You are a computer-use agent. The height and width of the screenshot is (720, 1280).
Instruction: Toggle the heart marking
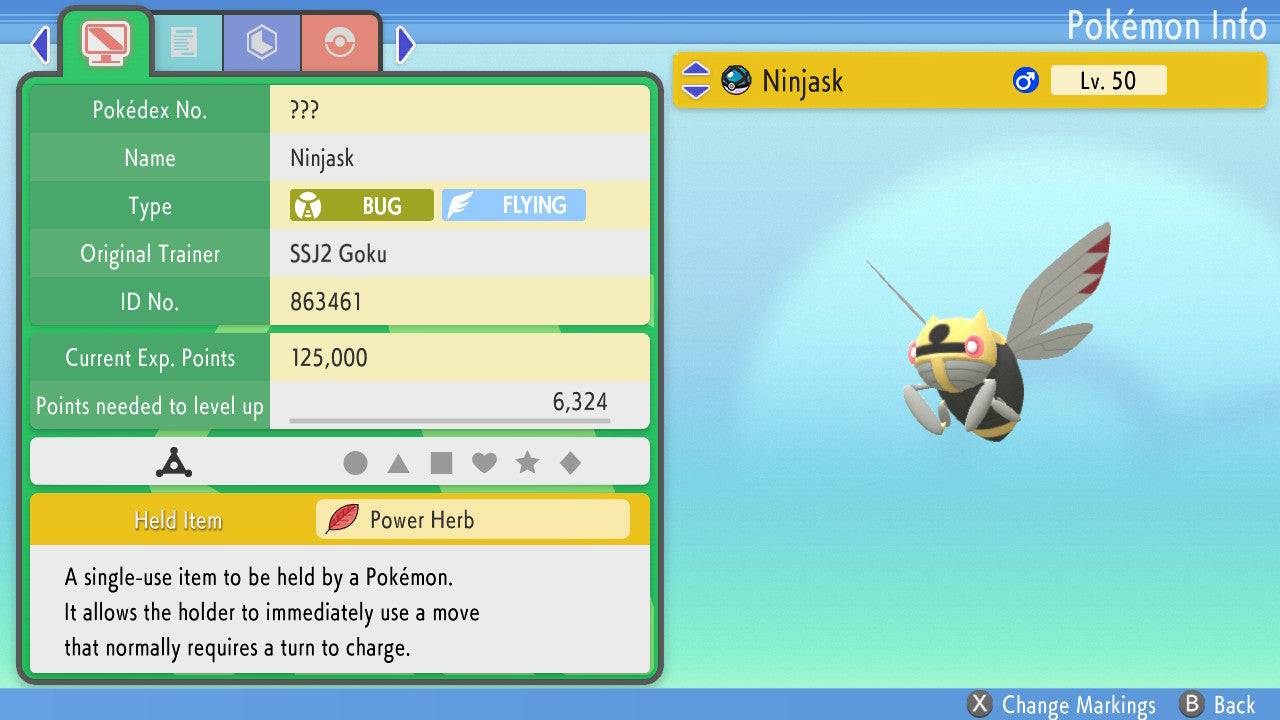point(484,463)
